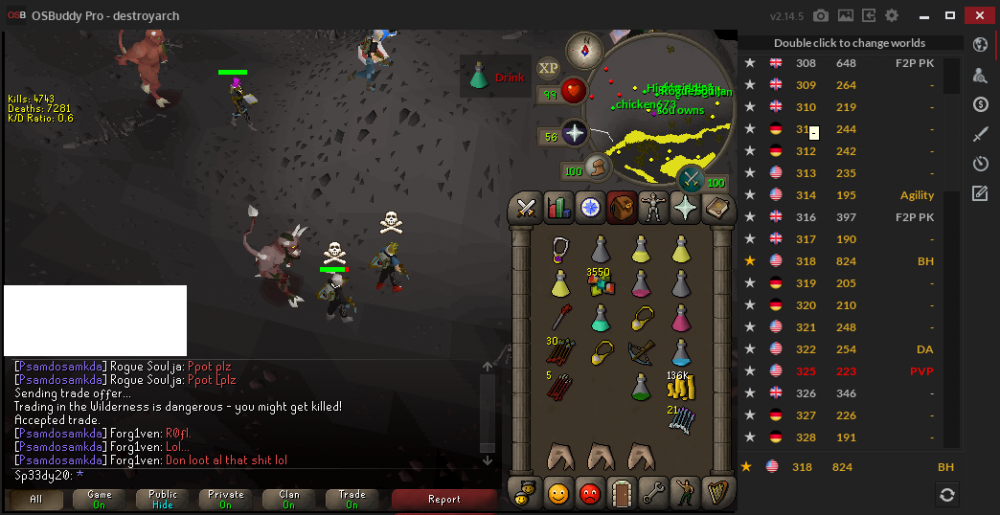The width and height of the screenshot is (1000, 515).
Task: Toggle the Public chat filter
Action: pos(163,499)
